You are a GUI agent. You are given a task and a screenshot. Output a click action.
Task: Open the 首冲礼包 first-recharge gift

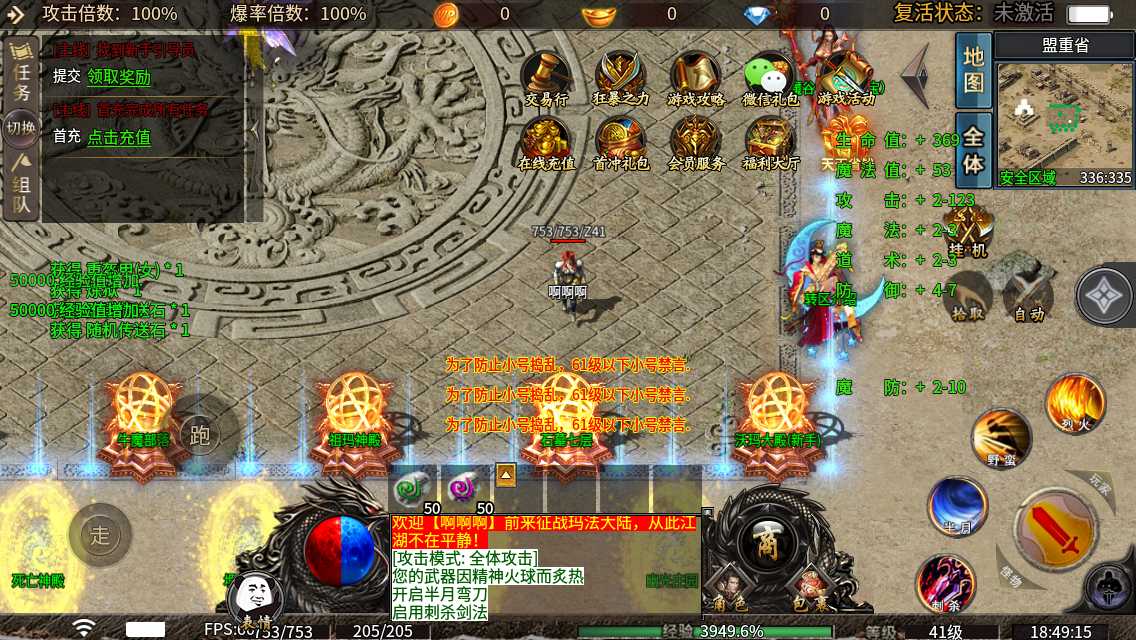(x=621, y=141)
